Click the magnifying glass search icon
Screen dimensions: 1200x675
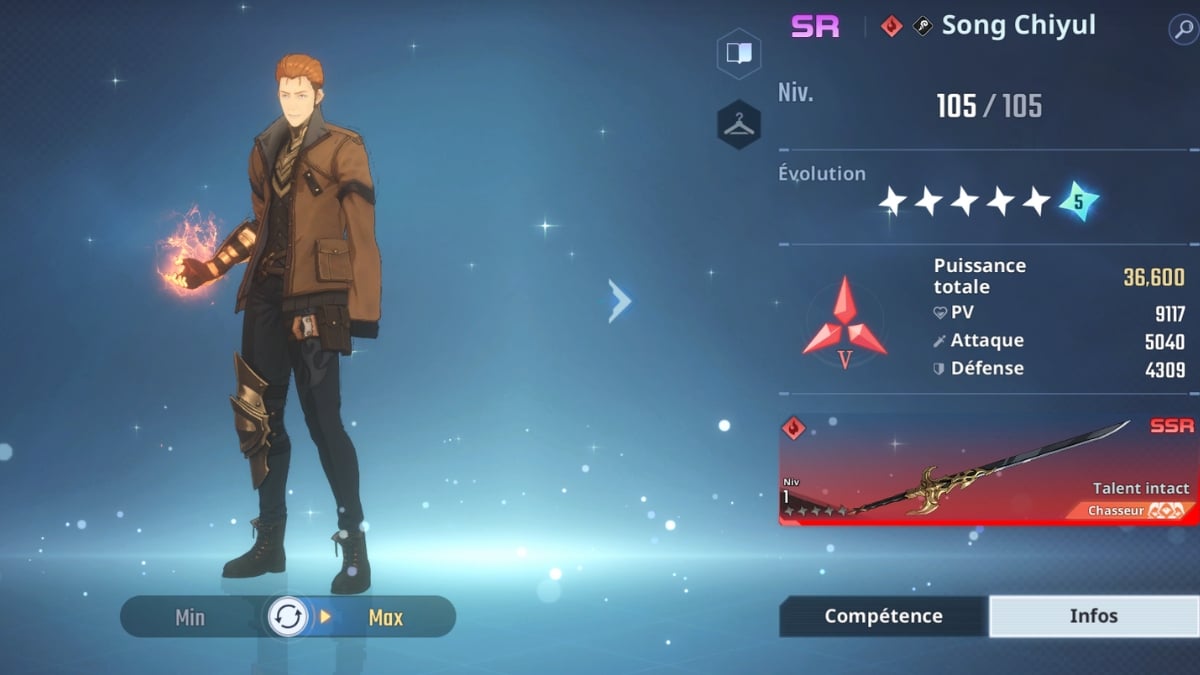(x=1182, y=29)
